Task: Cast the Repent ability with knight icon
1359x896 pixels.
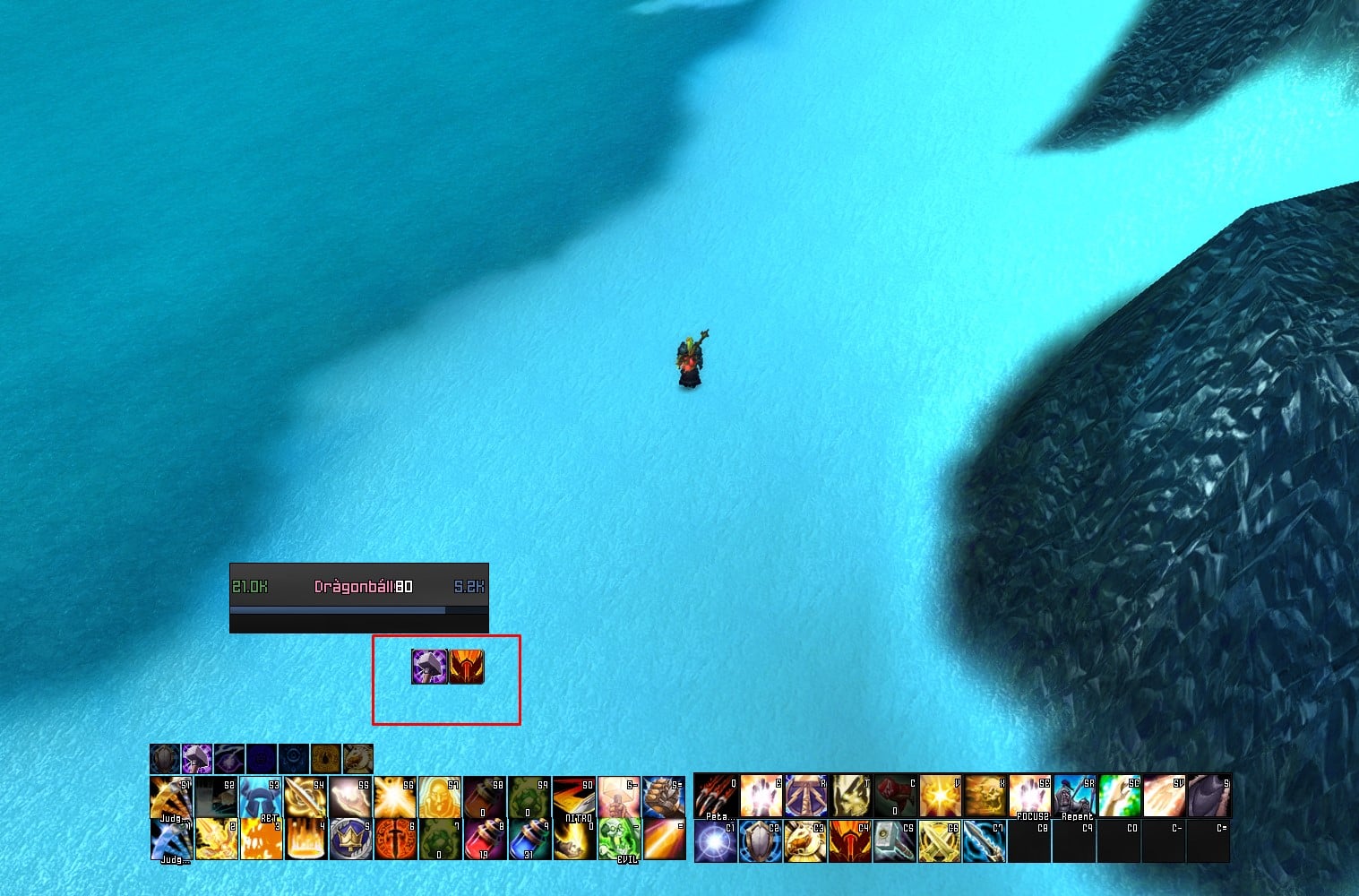Action: [x=1074, y=797]
